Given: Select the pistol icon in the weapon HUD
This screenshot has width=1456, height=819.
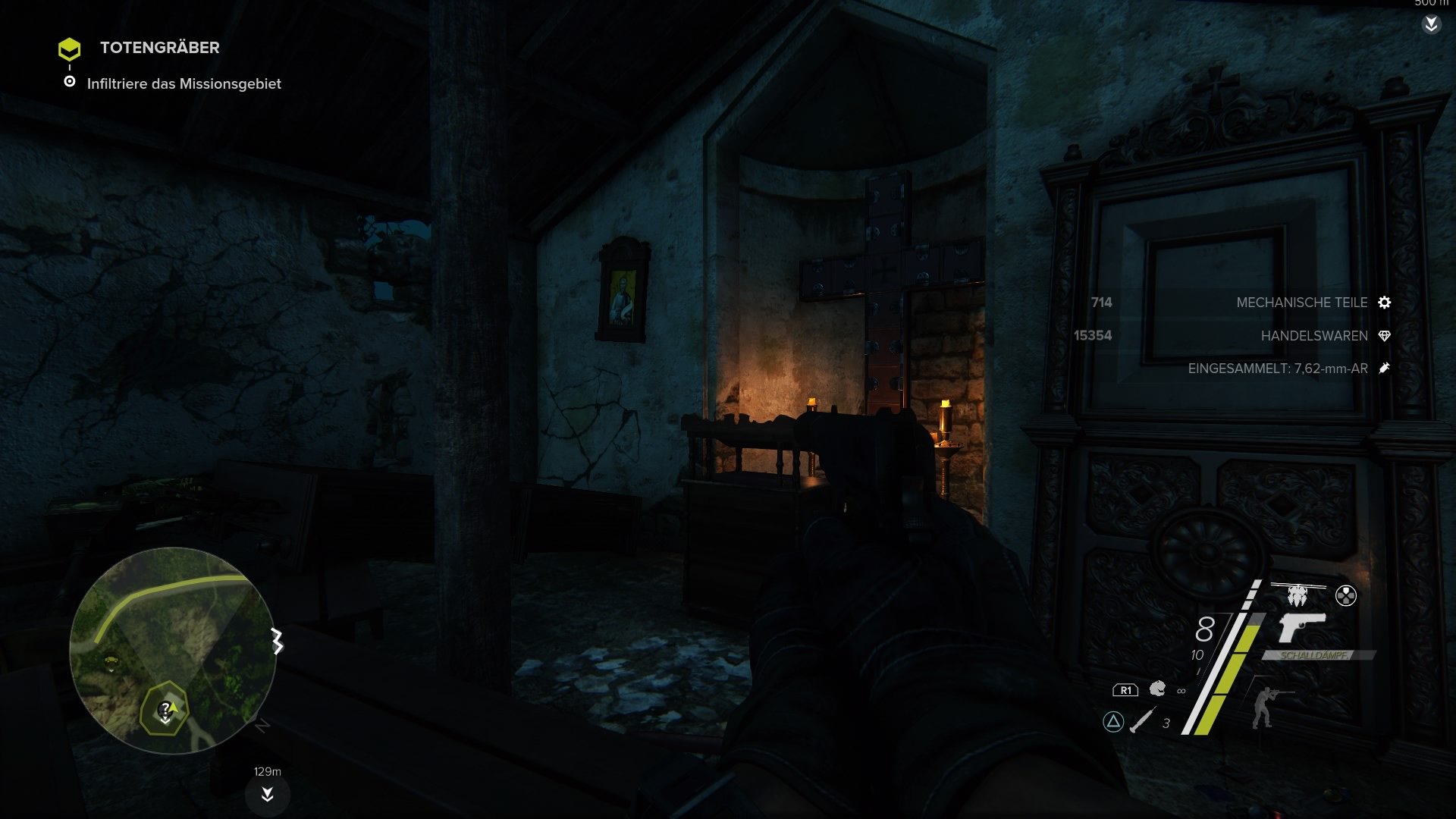Looking at the screenshot, I should (x=1302, y=628).
